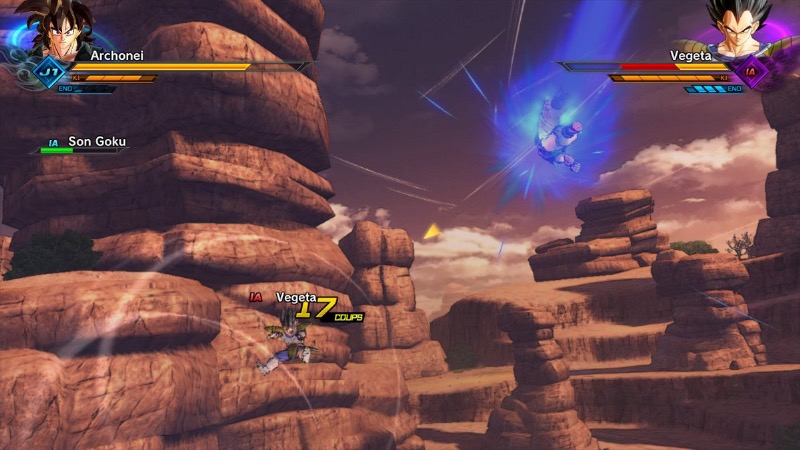
Task: Choose the Son Goku ally entry
Action: tap(95, 142)
